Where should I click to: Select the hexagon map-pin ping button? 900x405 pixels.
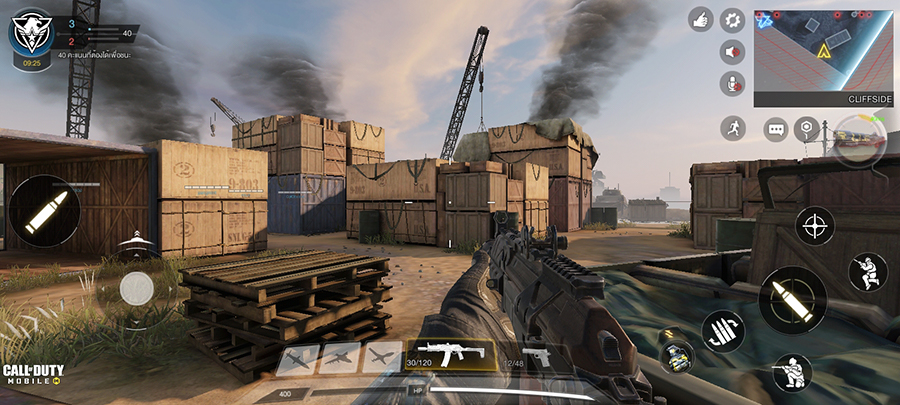coord(806,128)
